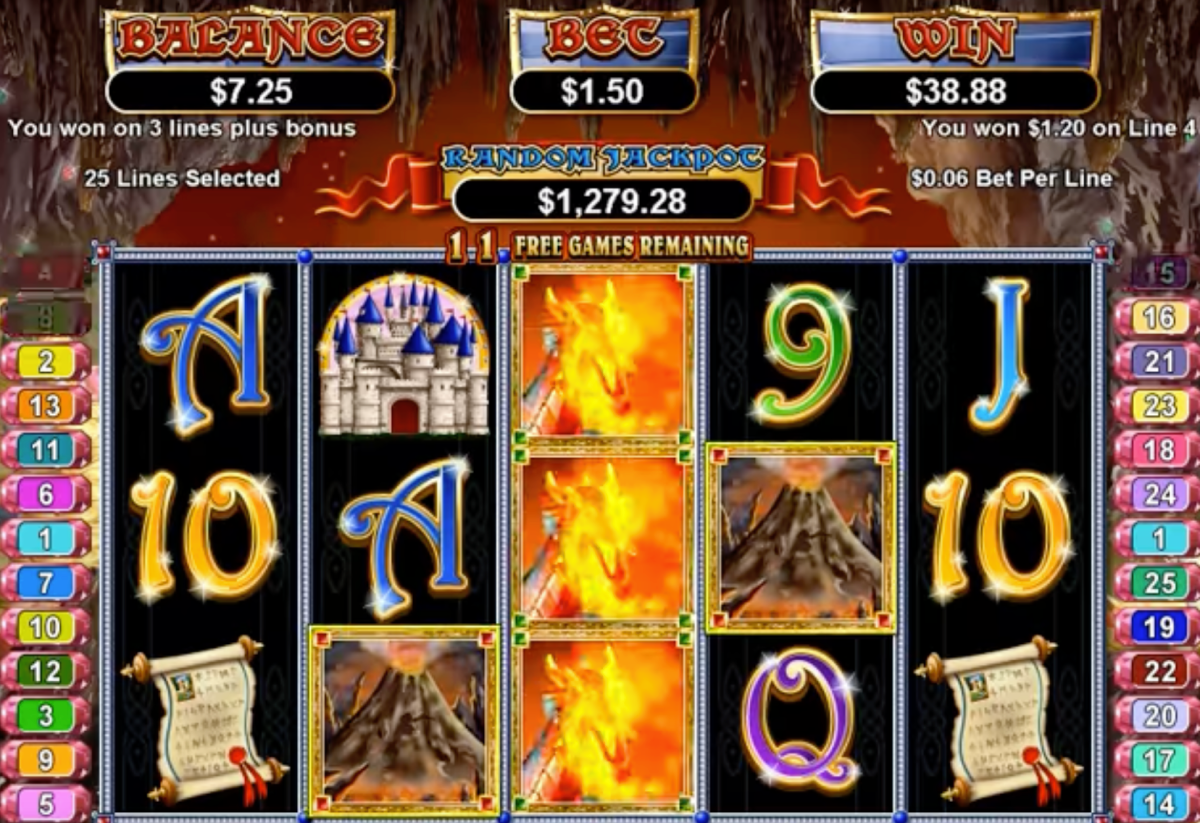The height and width of the screenshot is (823, 1200).
Task: Select payline number 6
Action: point(46,494)
